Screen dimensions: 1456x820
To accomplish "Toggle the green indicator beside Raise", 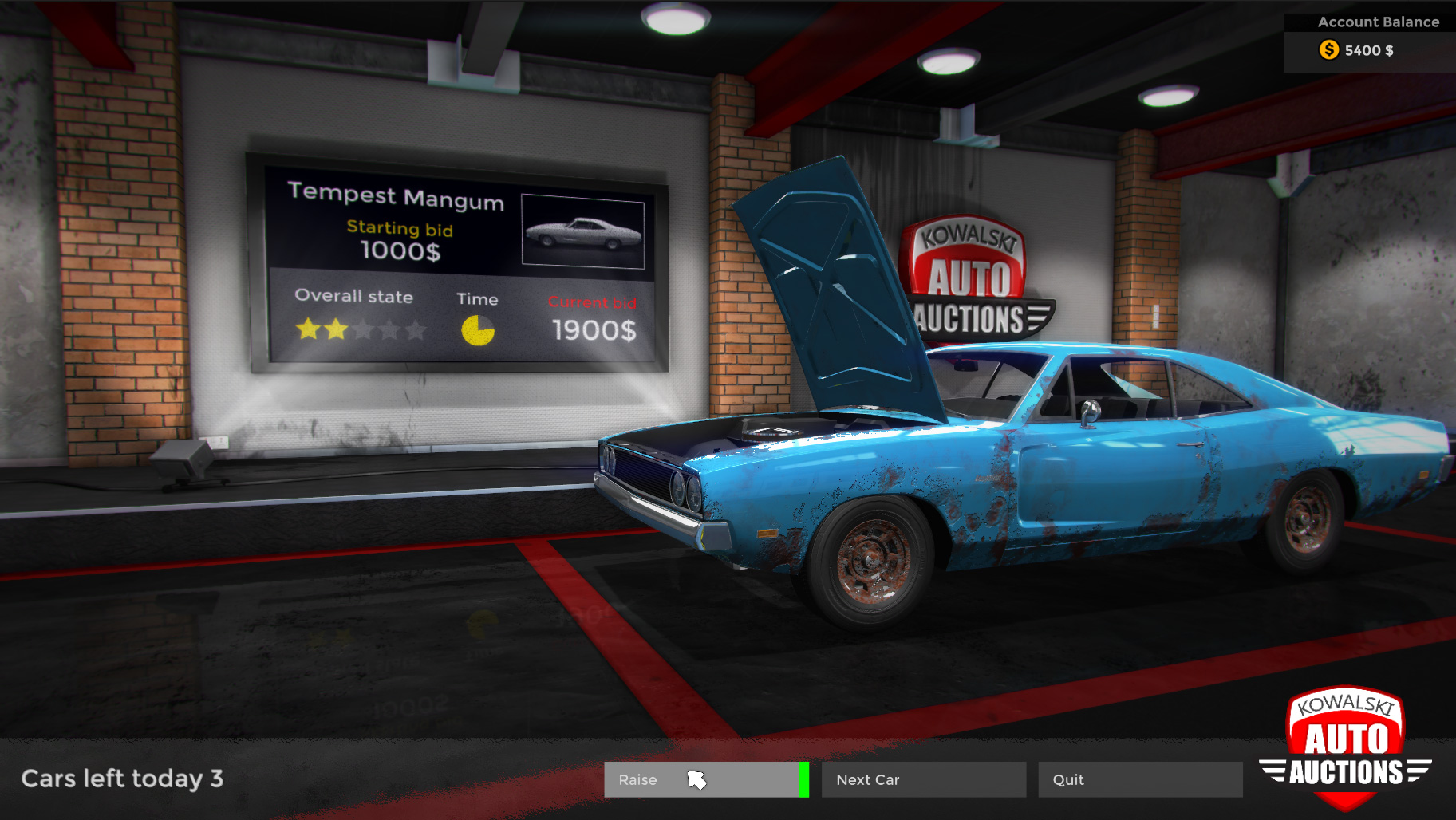I will coord(804,779).
